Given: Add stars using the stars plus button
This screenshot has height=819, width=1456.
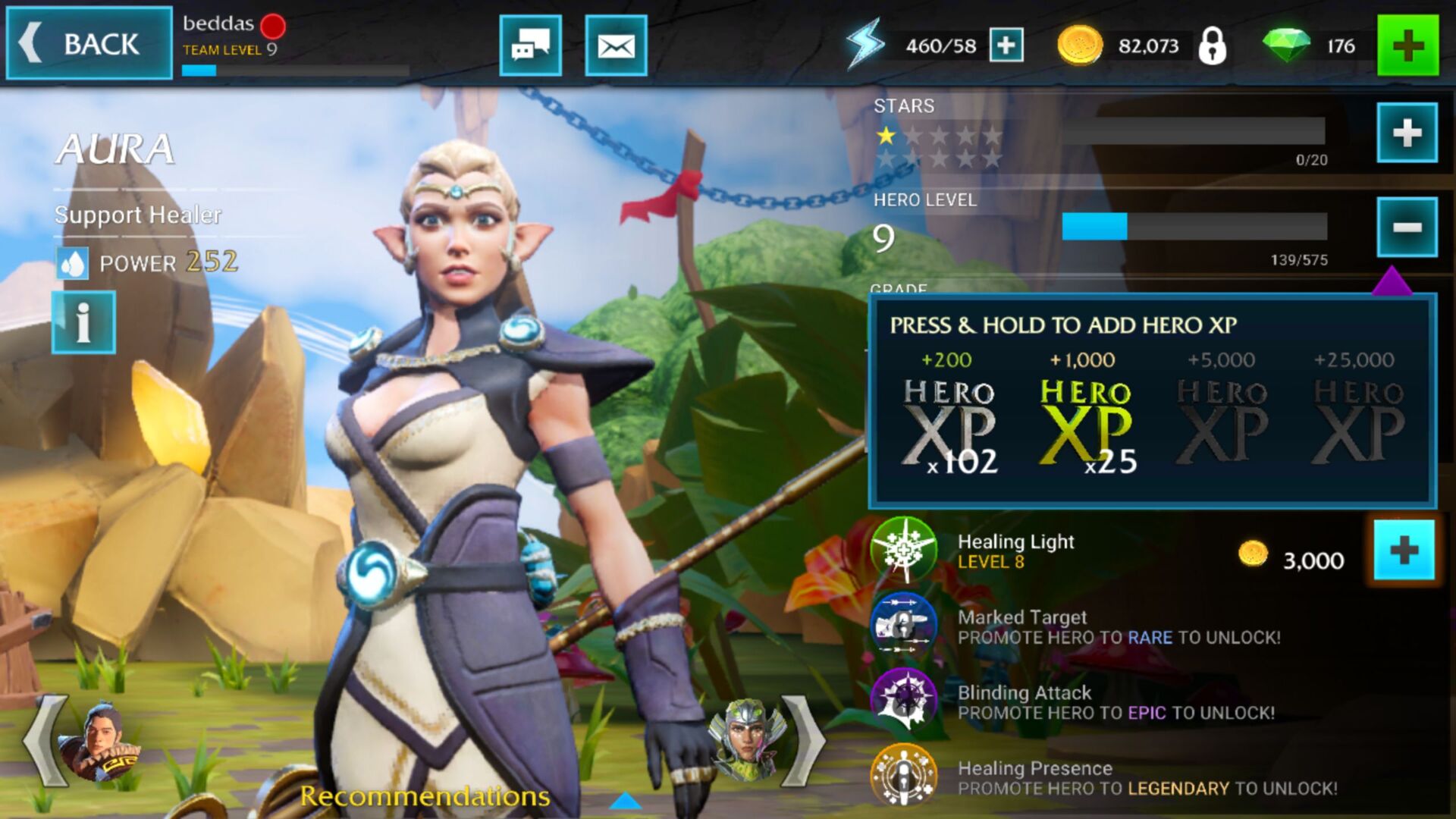Looking at the screenshot, I should [x=1407, y=133].
